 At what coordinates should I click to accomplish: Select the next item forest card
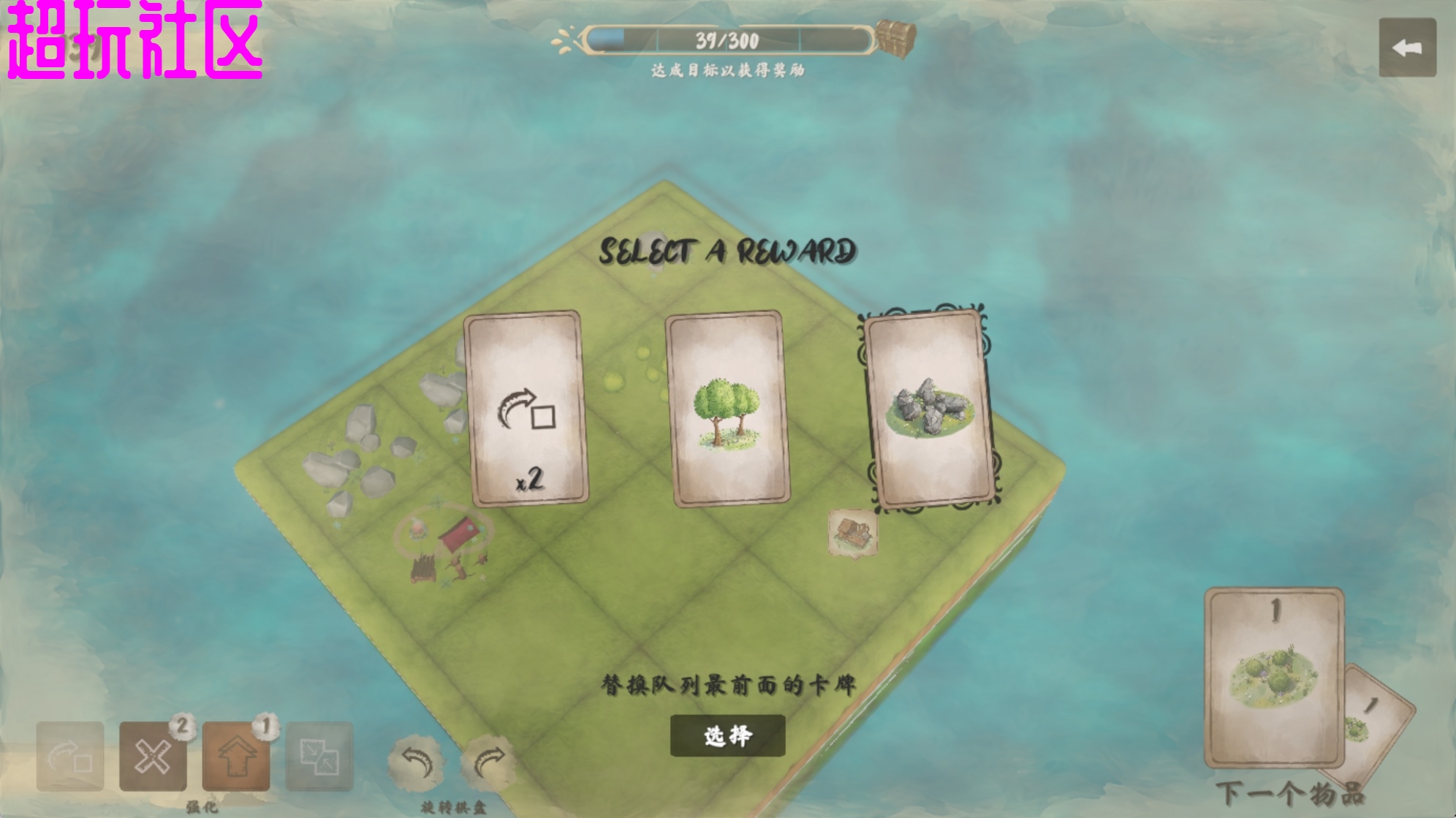(1274, 676)
